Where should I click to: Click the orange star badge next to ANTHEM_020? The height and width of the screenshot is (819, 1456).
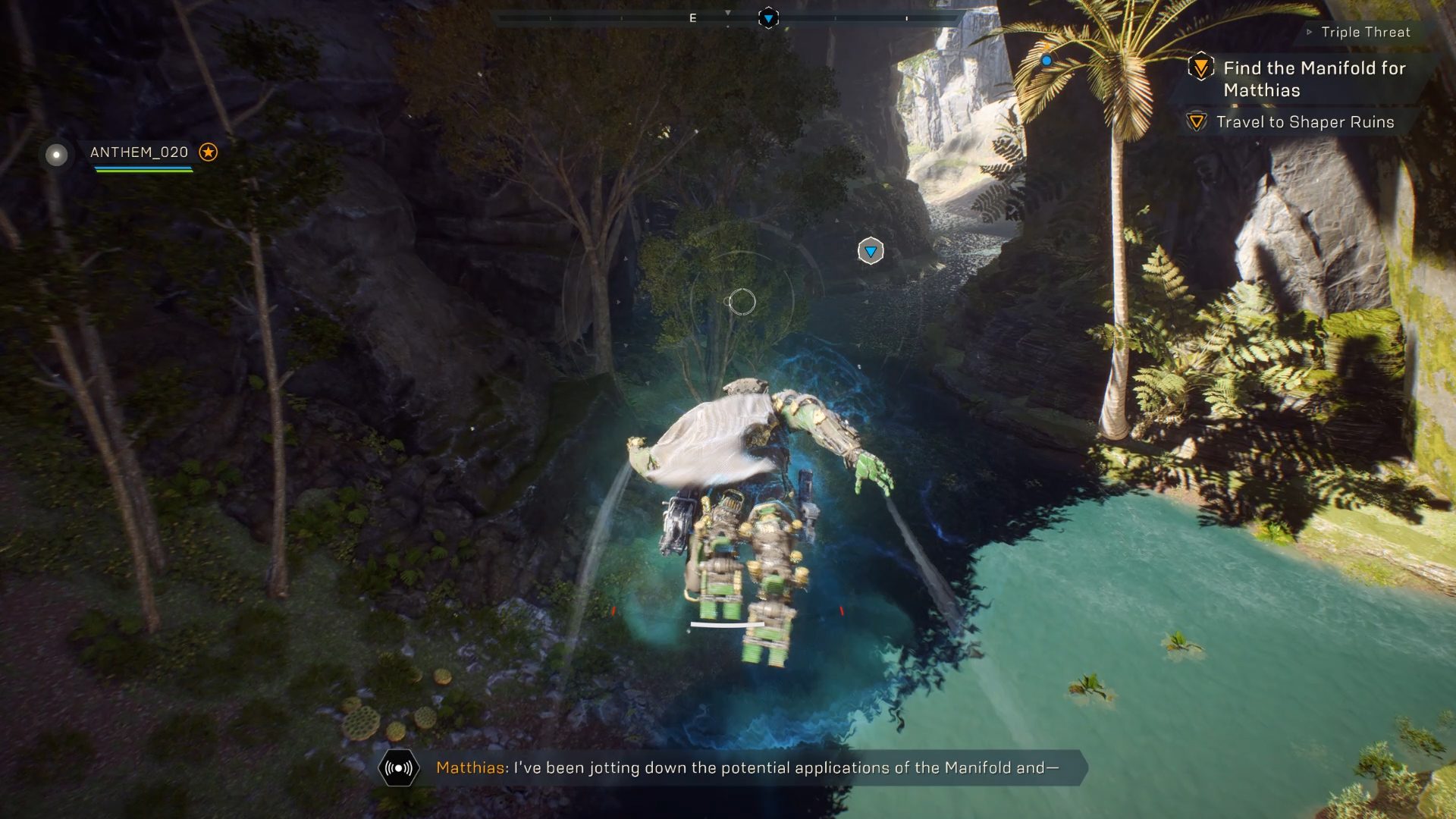tap(208, 152)
